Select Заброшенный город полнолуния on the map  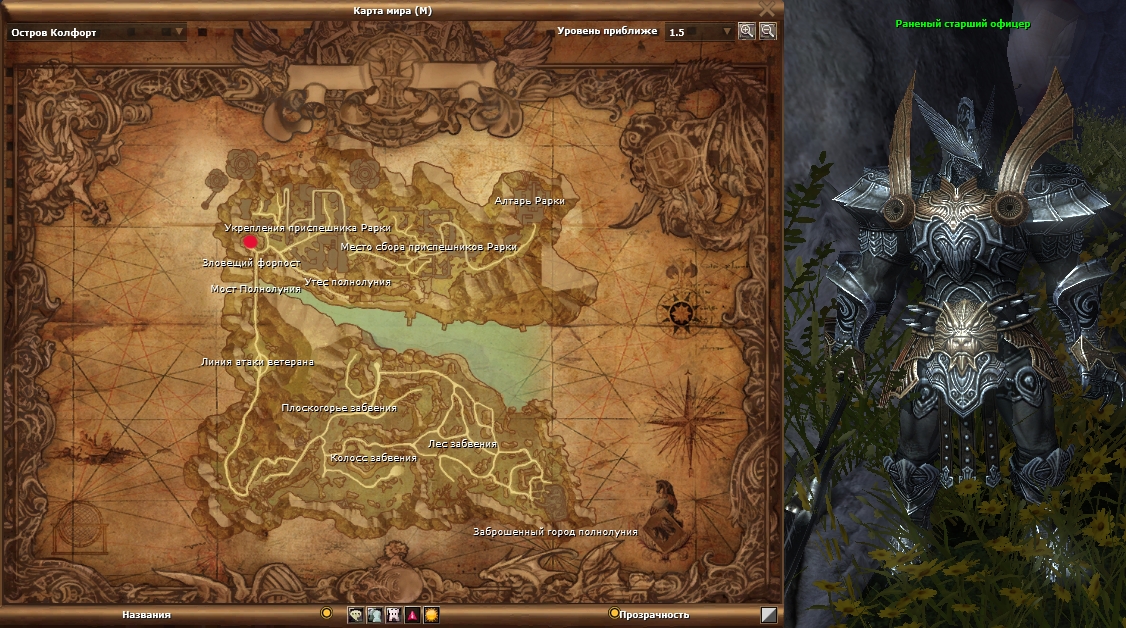555,532
